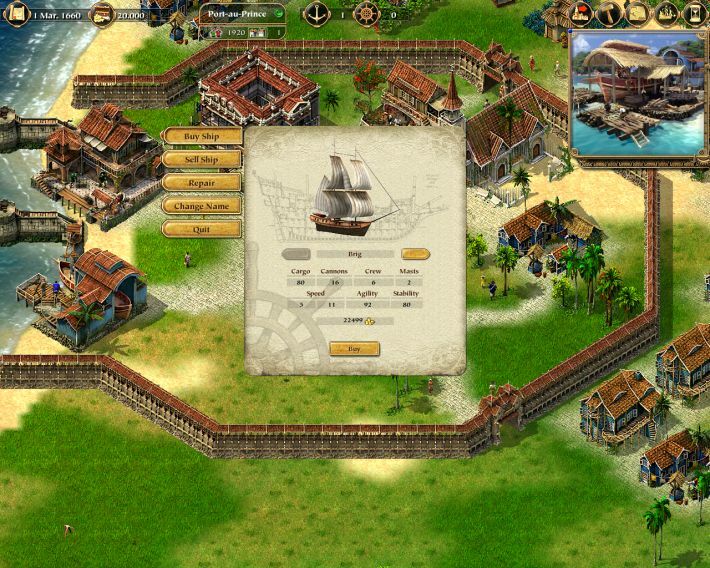Buy the Brig for 22499 gold
This screenshot has width=710, height=568.
pyautogui.click(x=354, y=349)
